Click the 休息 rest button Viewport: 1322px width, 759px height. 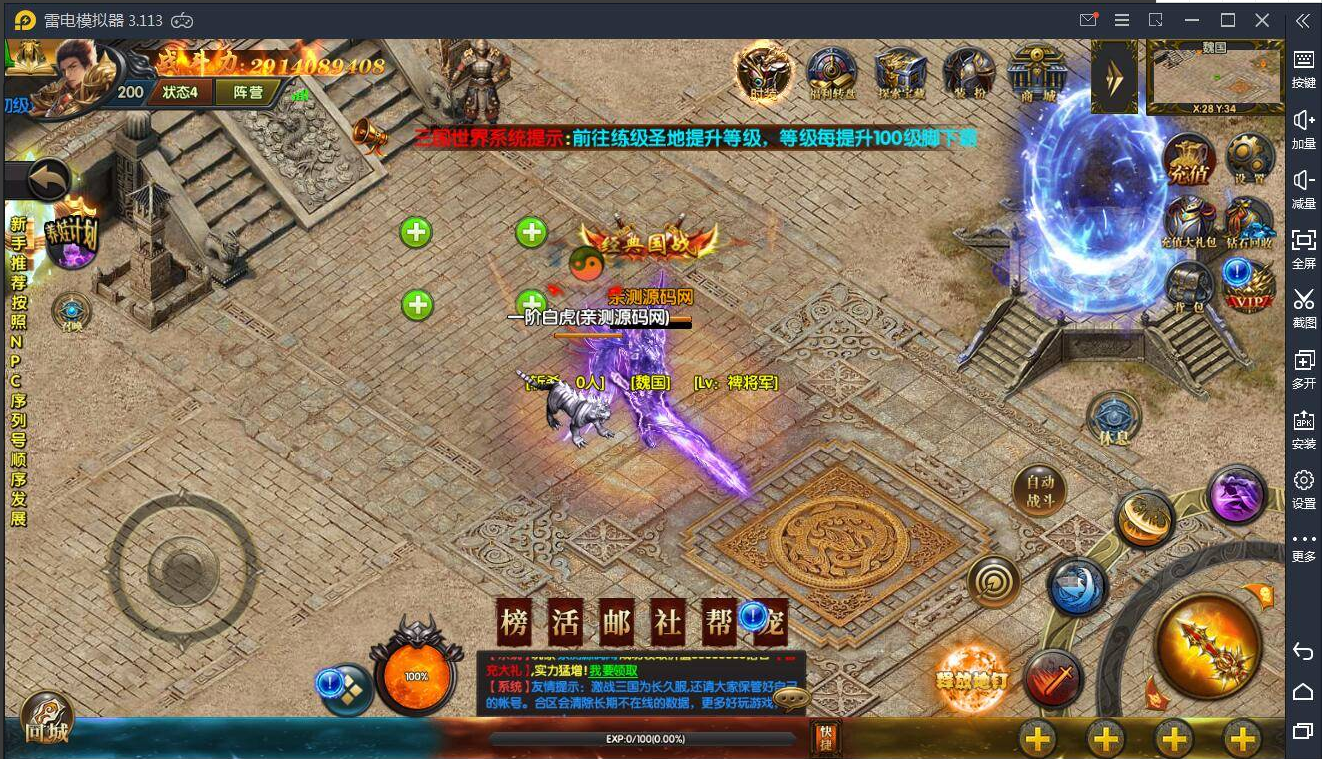1113,418
